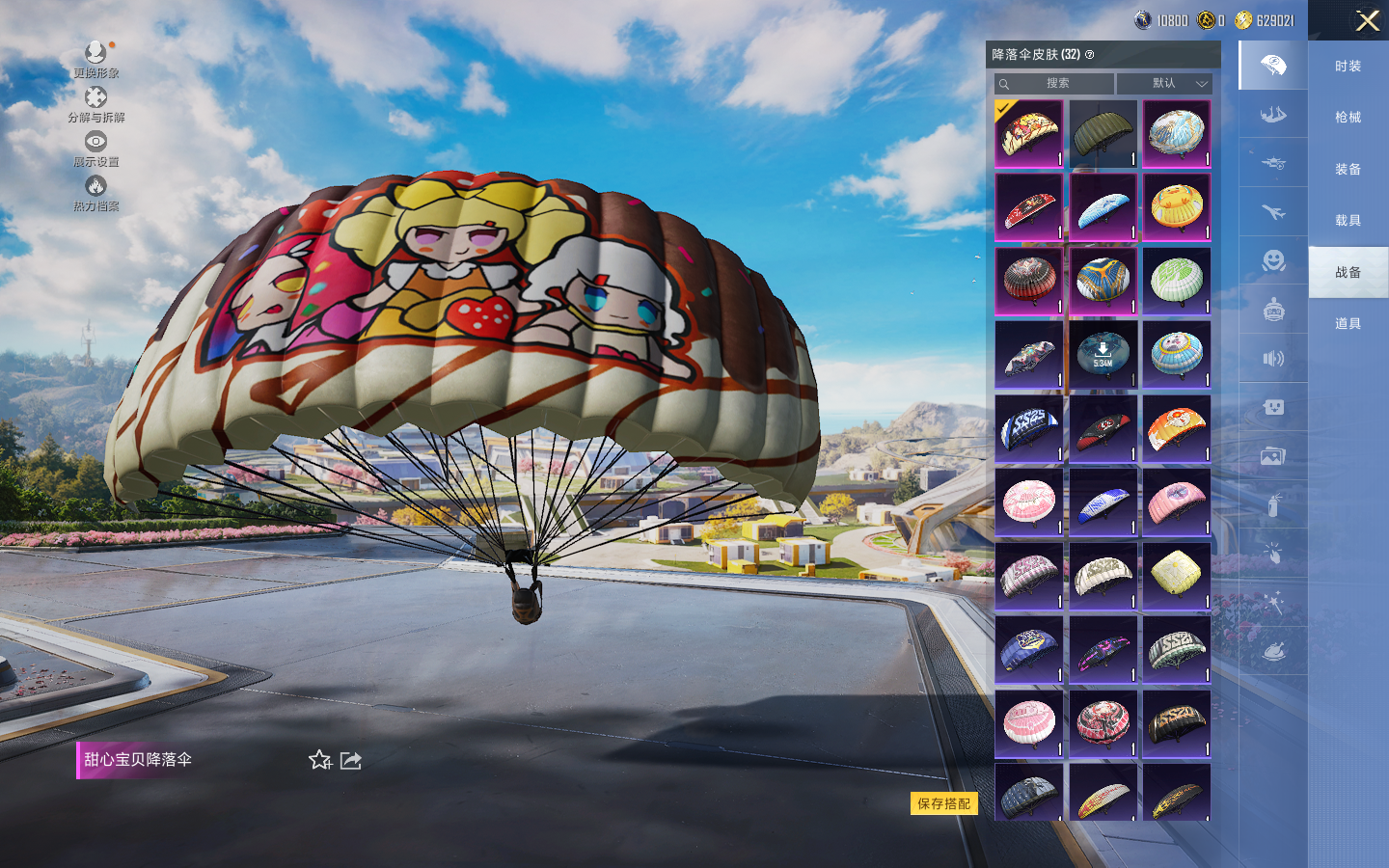Select the yellow duck parachute skin

pos(1176,207)
